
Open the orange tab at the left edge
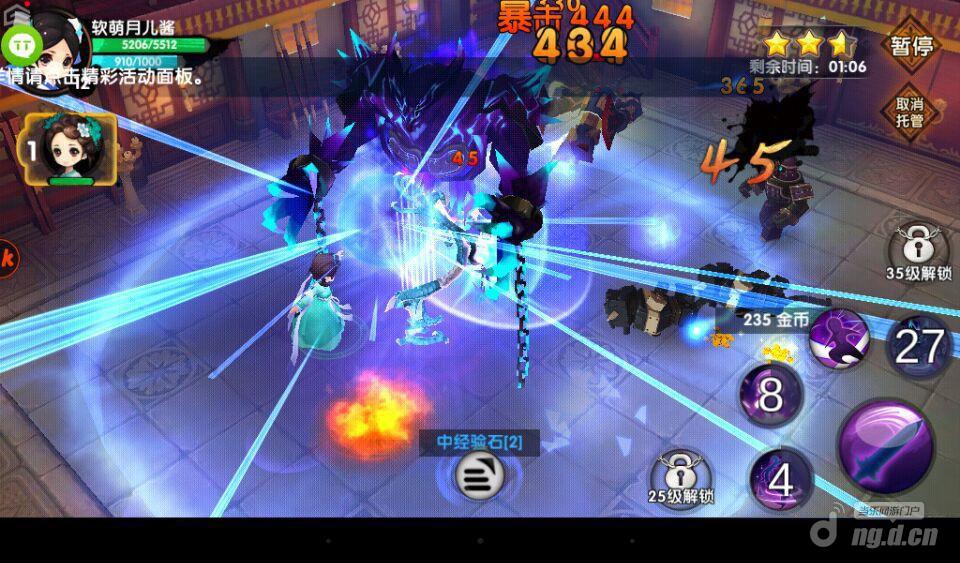(x=6, y=256)
